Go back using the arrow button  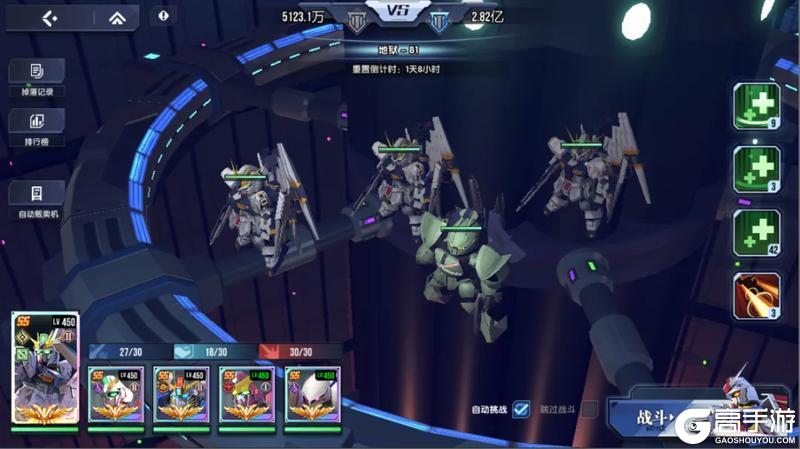[x=49, y=17]
